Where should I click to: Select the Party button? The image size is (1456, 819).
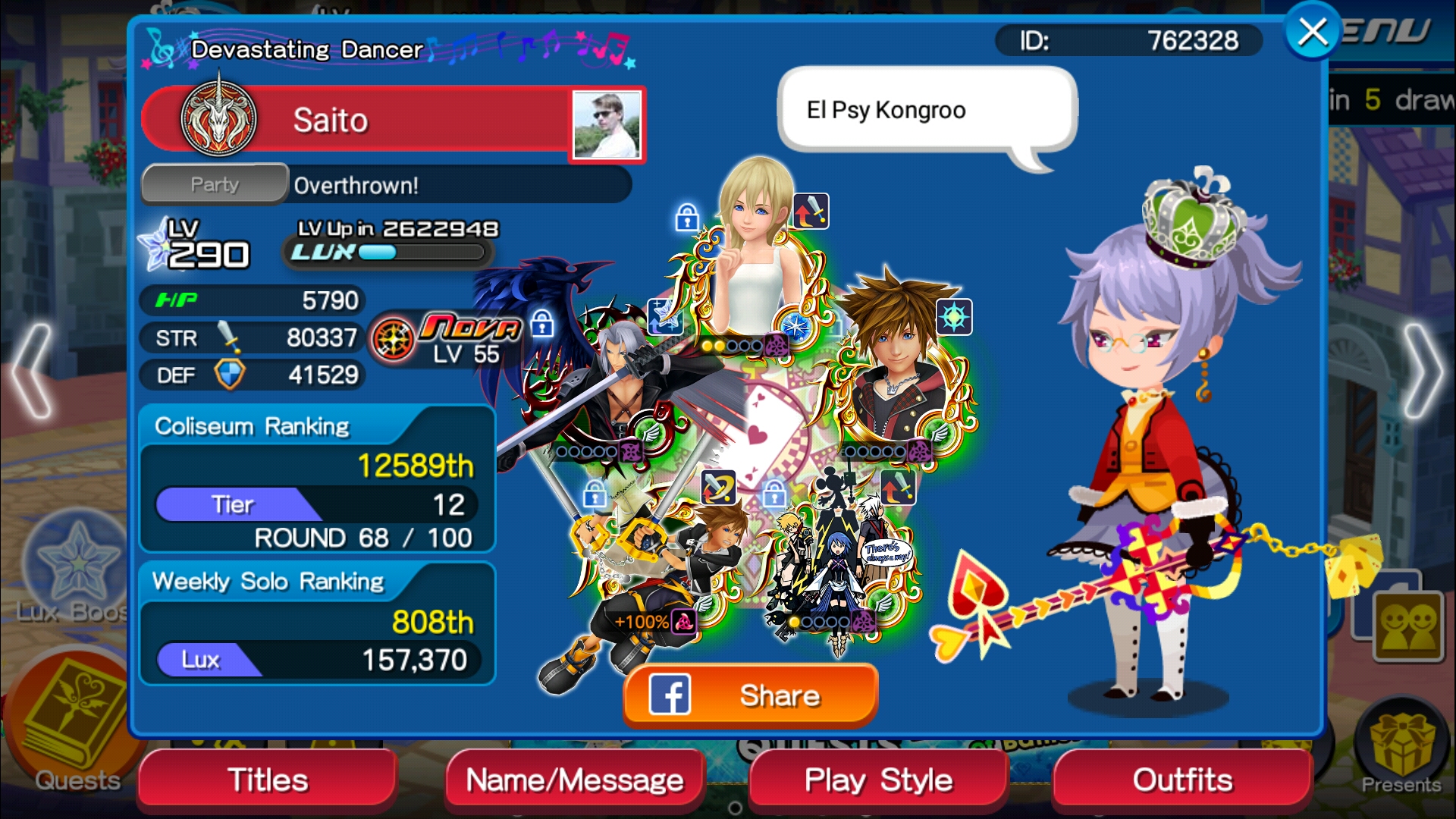pos(215,184)
